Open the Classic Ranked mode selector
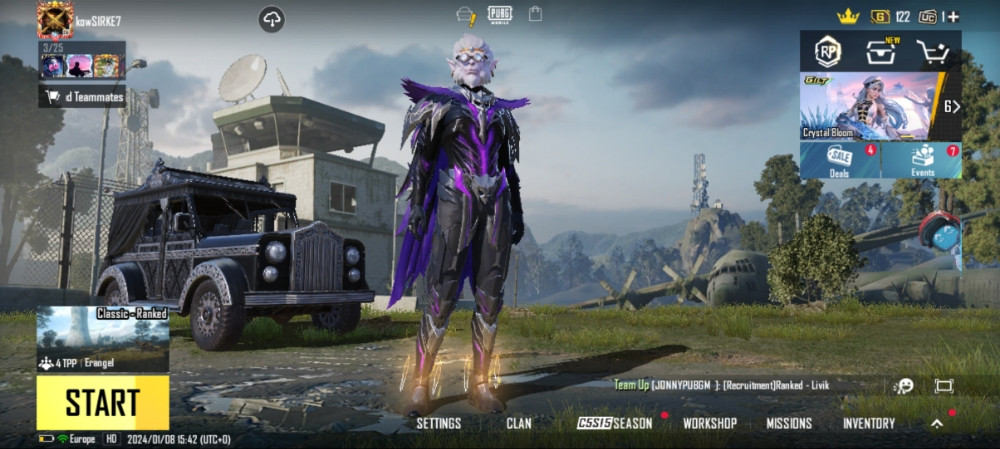 point(102,339)
